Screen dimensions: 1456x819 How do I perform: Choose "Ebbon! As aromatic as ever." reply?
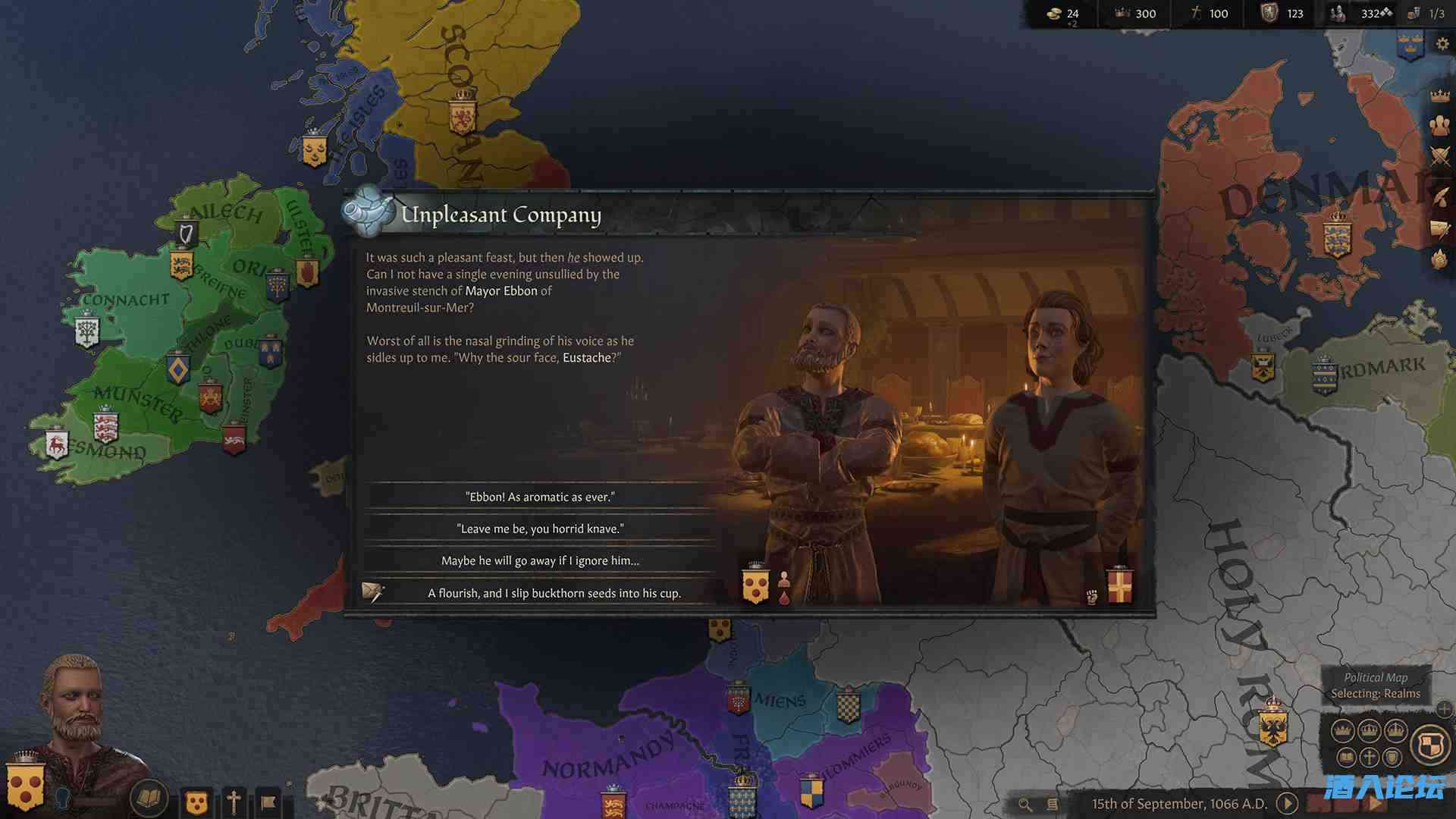coord(539,497)
